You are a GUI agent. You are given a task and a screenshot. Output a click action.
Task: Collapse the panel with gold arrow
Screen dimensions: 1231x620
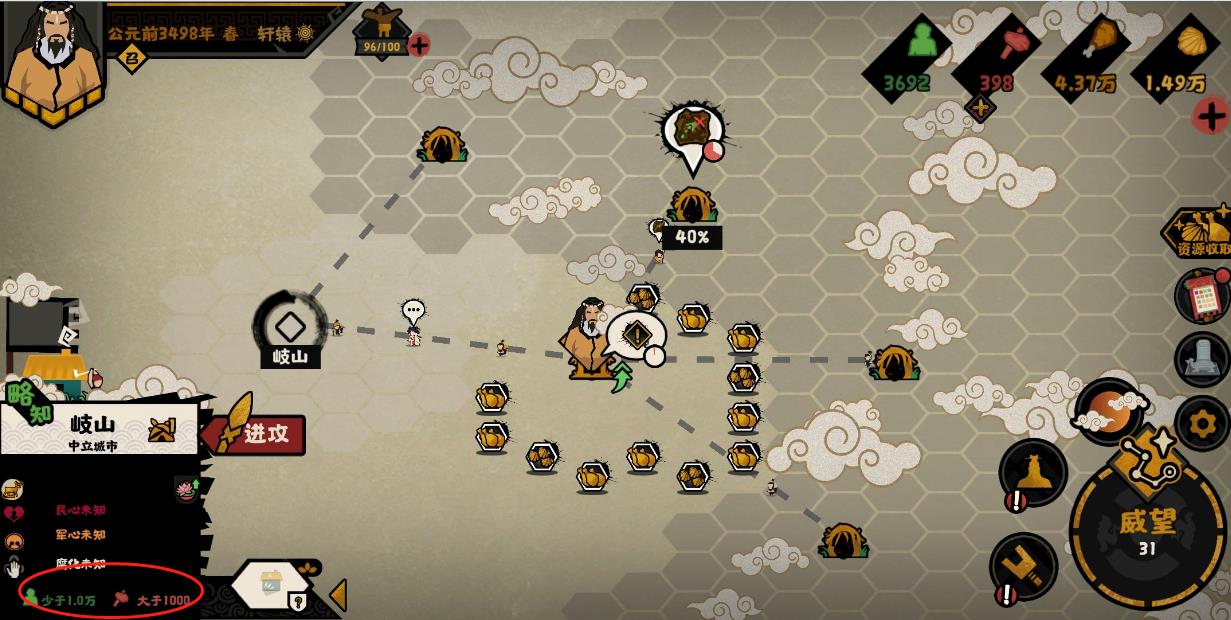[x=338, y=594]
